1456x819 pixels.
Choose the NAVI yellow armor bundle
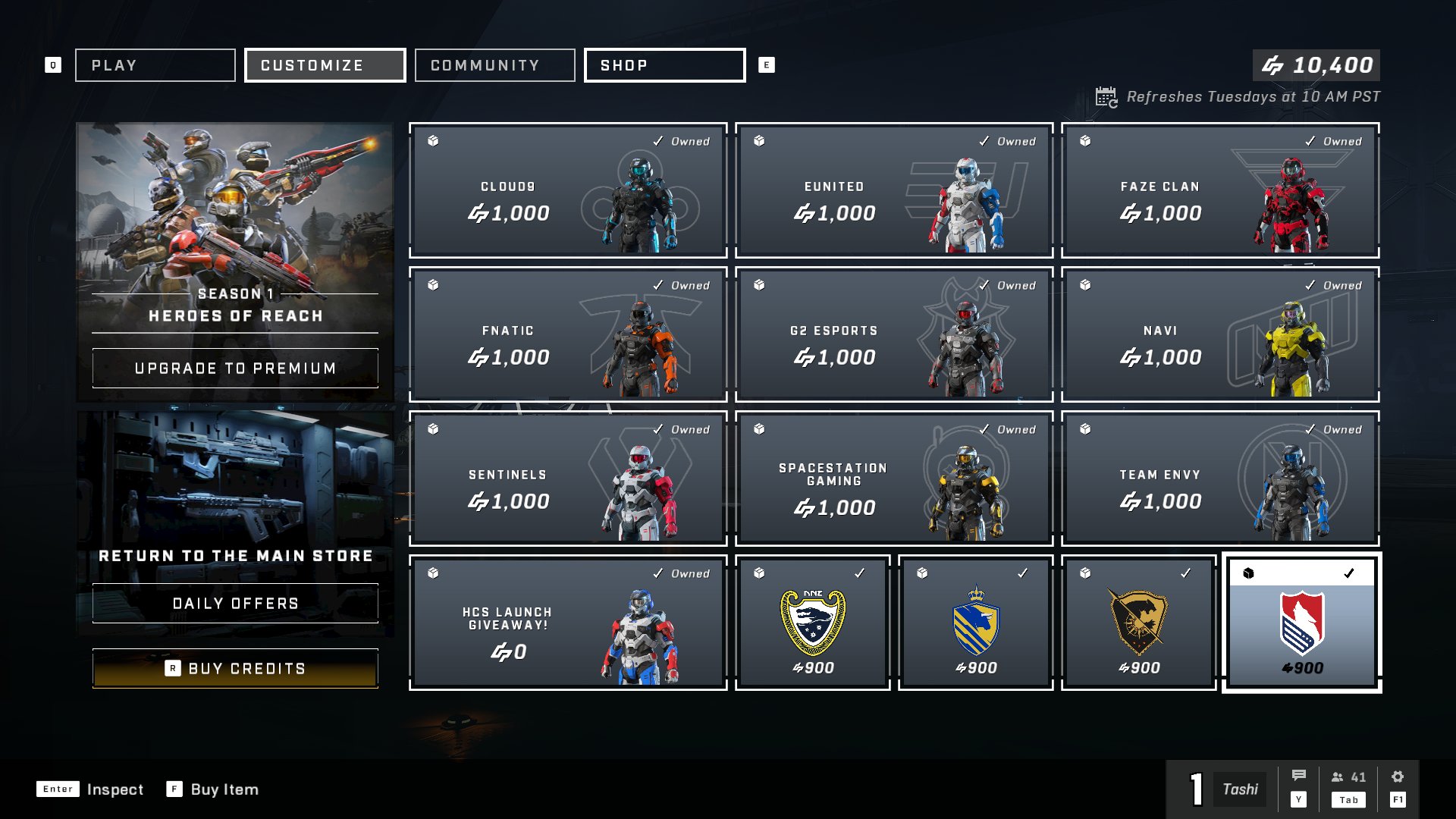tap(1220, 334)
